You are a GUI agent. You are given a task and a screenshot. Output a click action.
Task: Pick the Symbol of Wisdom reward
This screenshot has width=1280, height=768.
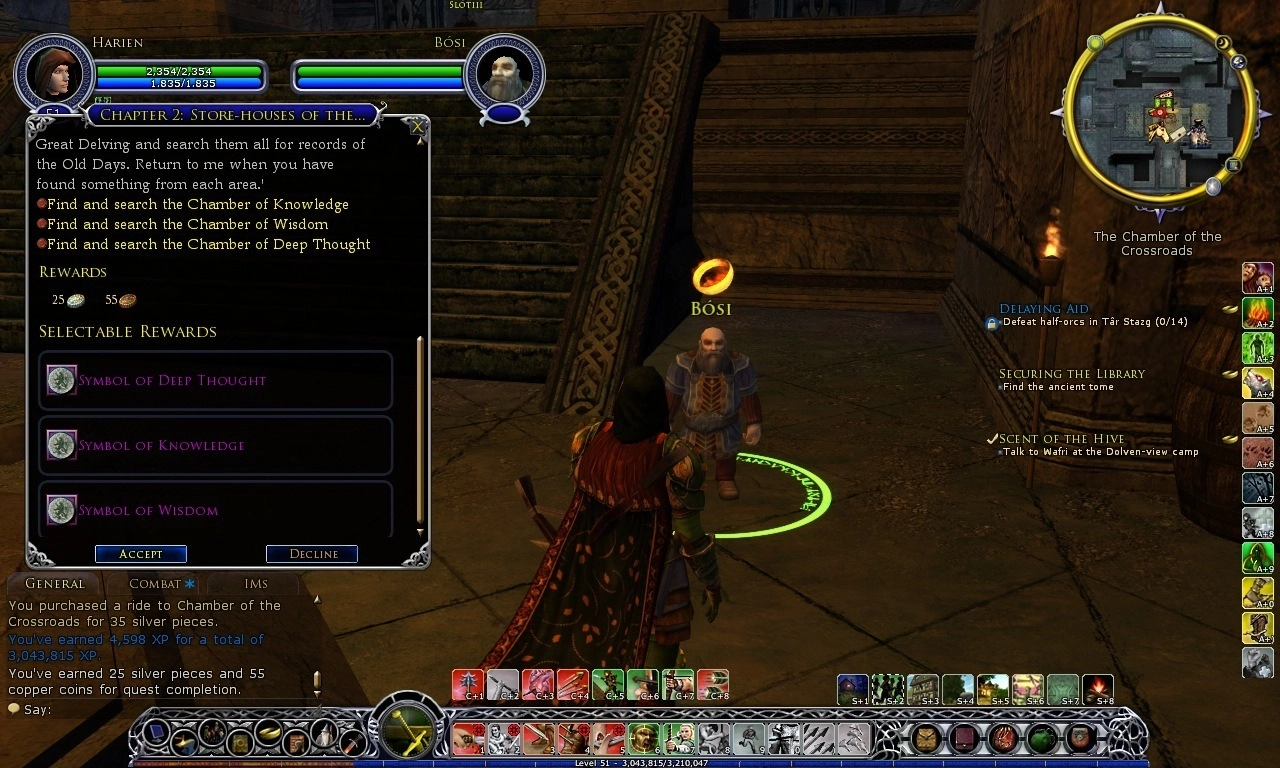[215, 510]
